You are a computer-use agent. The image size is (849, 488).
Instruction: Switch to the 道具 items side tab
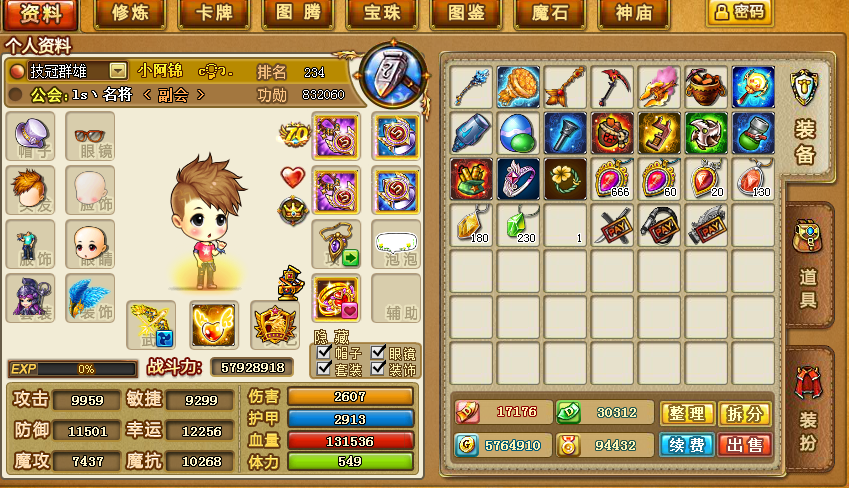(808, 266)
